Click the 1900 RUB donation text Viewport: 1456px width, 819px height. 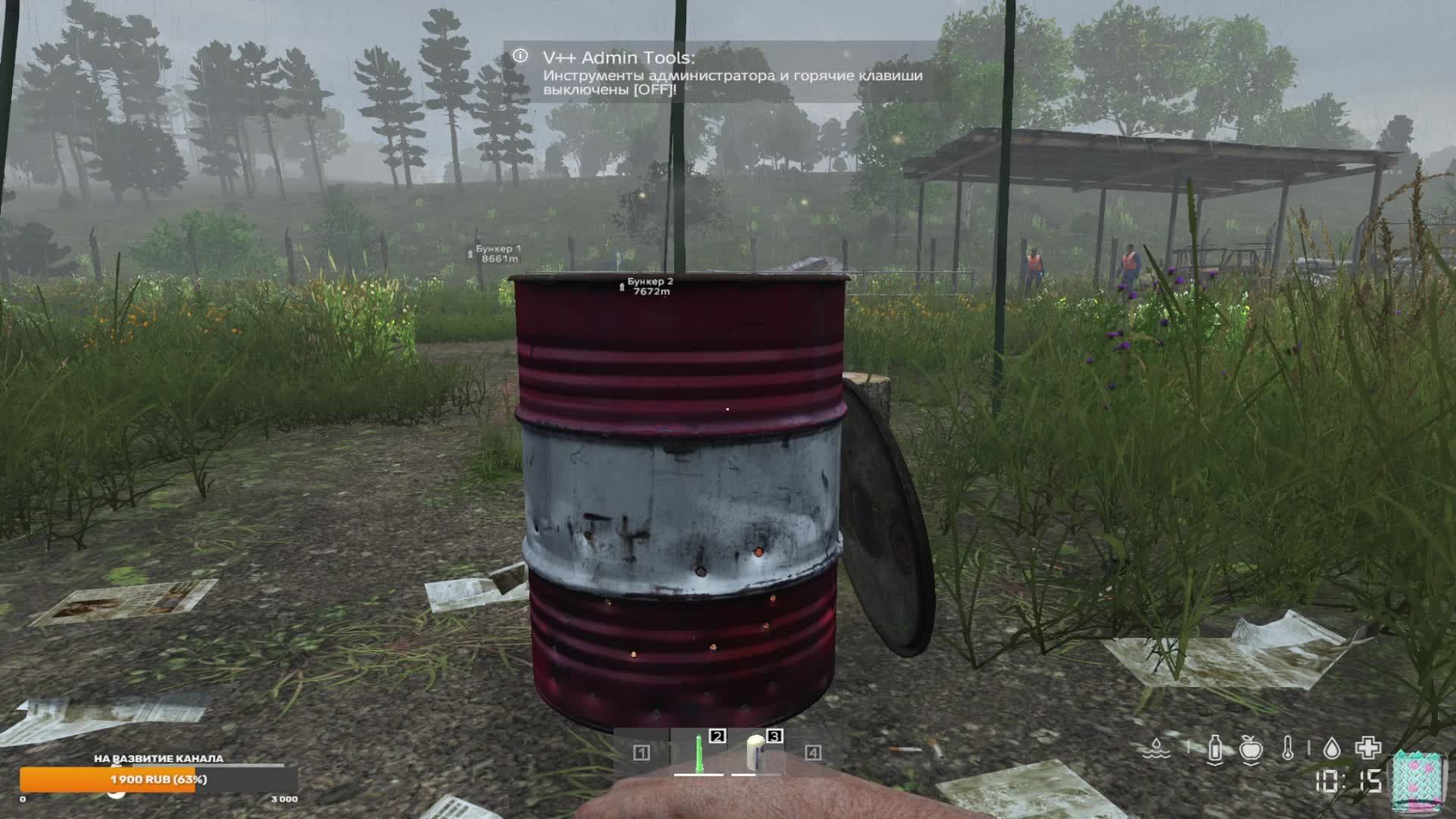pos(159,780)
